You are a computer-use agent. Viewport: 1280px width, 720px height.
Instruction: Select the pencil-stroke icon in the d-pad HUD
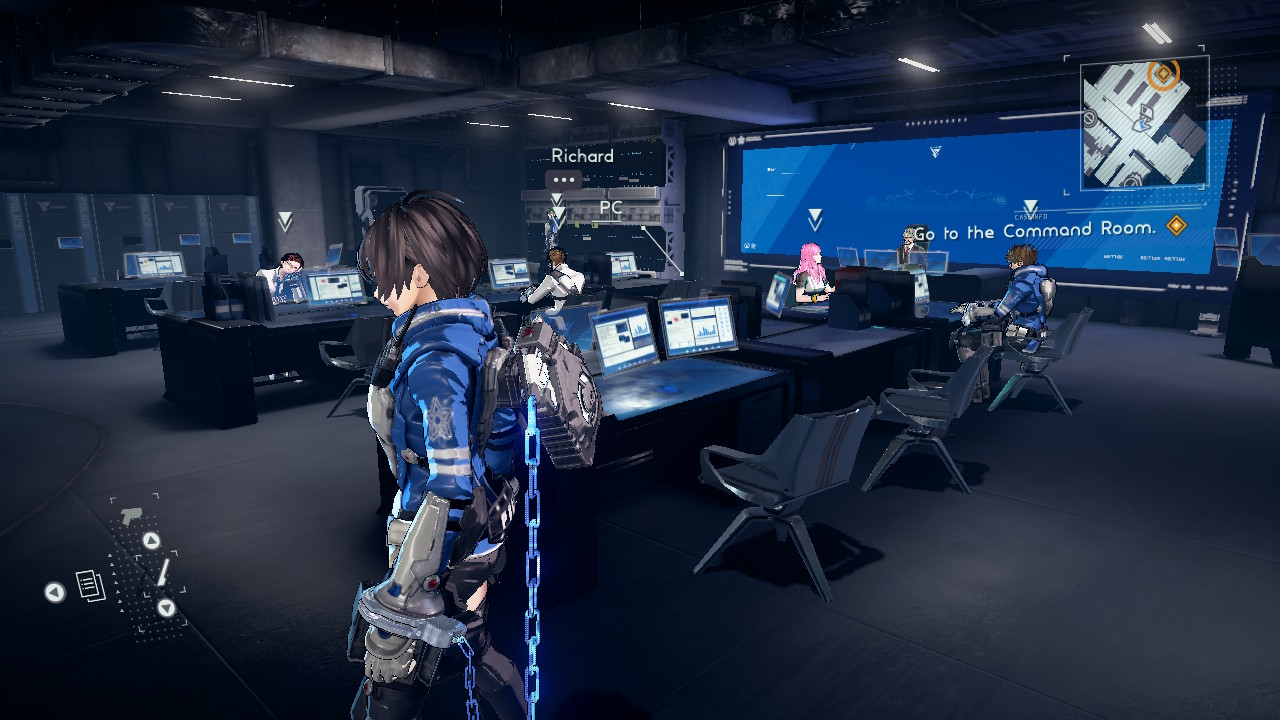164,573
